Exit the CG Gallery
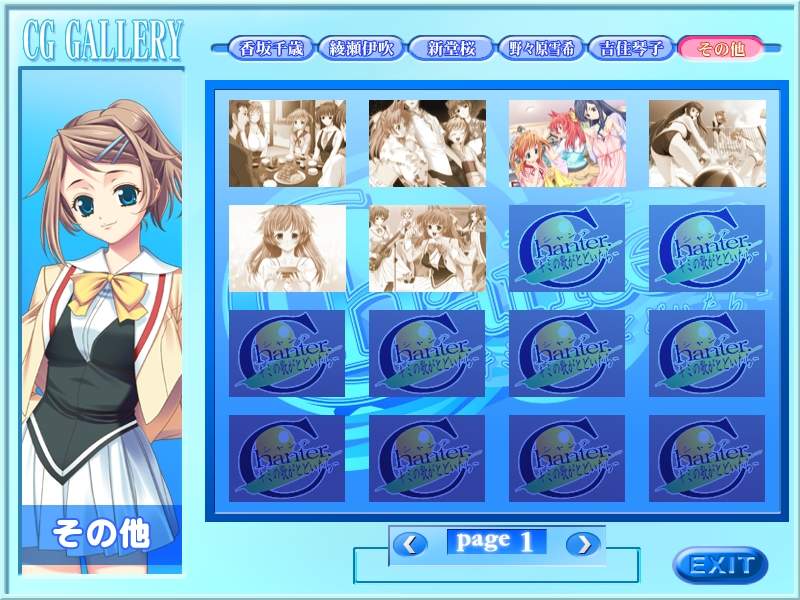Image resolution: width=800 pixels, height=600 pixels. tap(720, 564)
